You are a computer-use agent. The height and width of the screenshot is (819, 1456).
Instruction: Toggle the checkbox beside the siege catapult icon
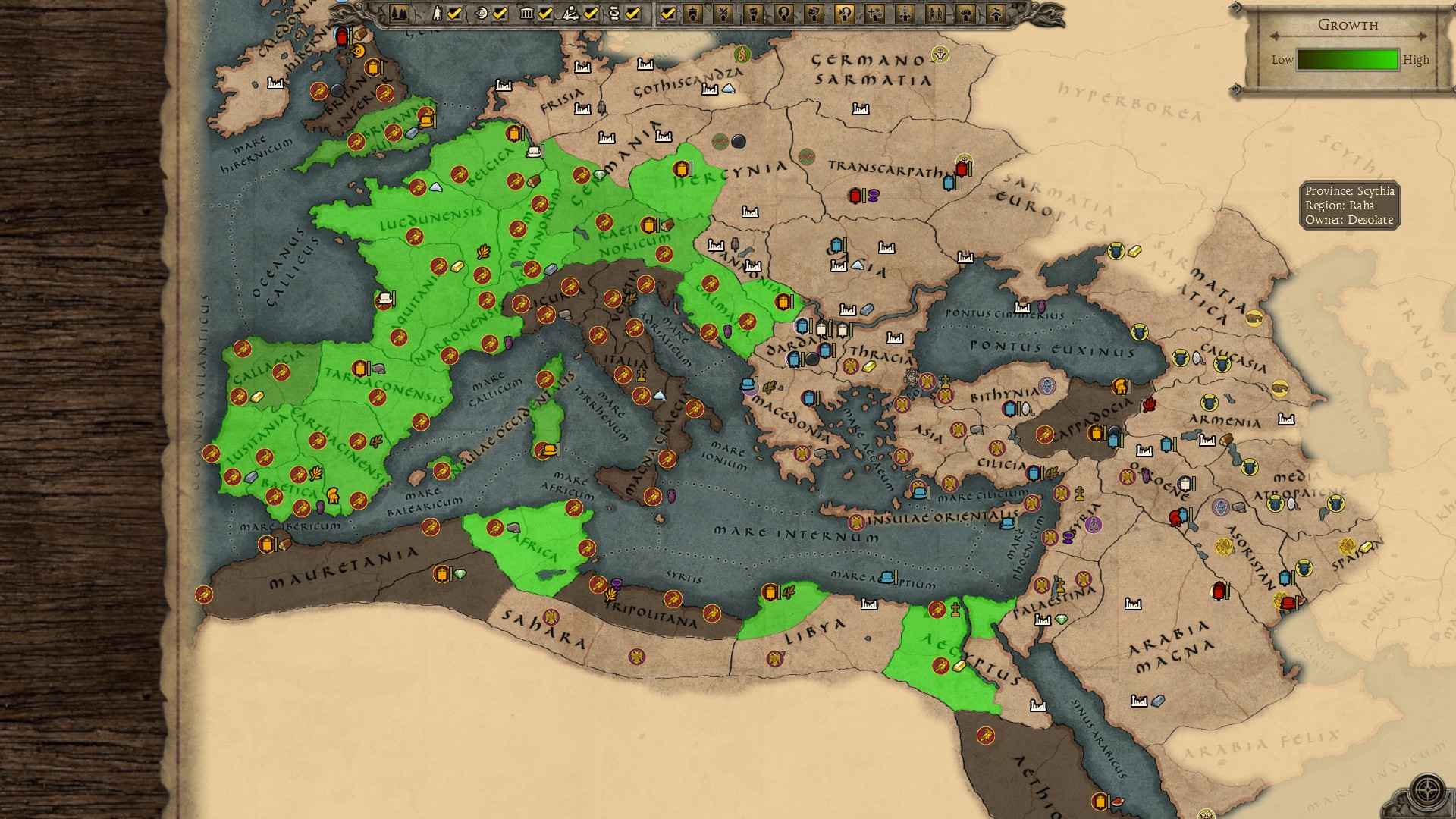(591, 13)
